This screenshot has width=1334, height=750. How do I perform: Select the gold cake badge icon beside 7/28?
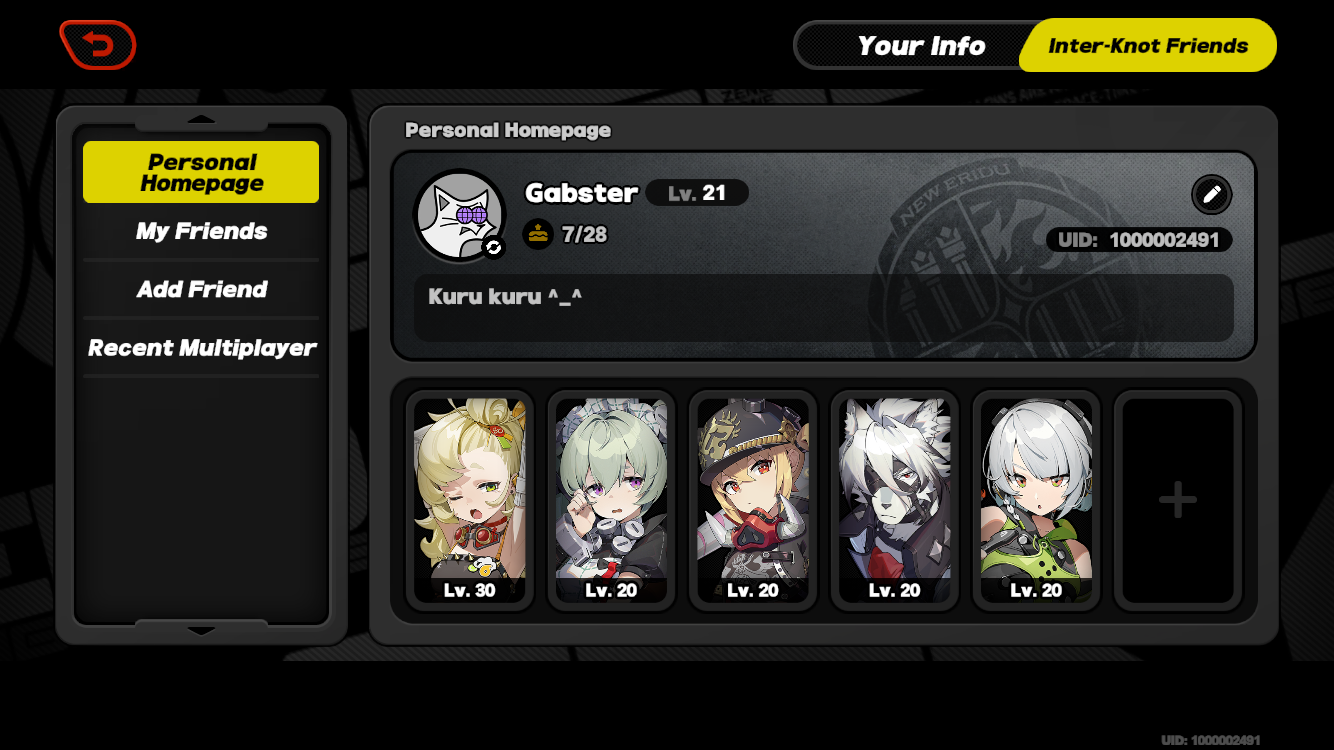[x=538, y=232]
